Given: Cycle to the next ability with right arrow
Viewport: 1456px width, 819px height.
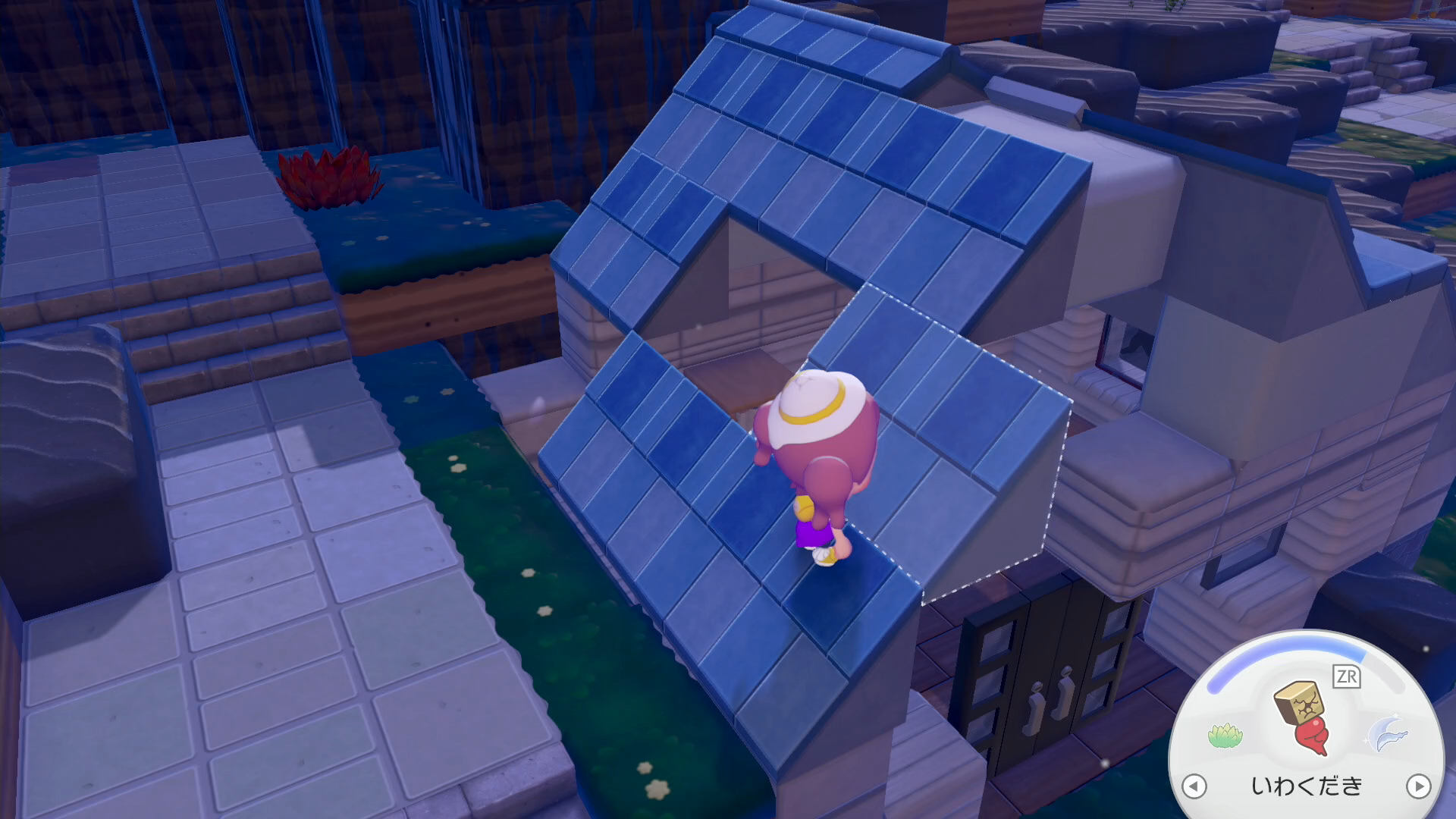Looking at the screenshot, I should (1418, 786).
